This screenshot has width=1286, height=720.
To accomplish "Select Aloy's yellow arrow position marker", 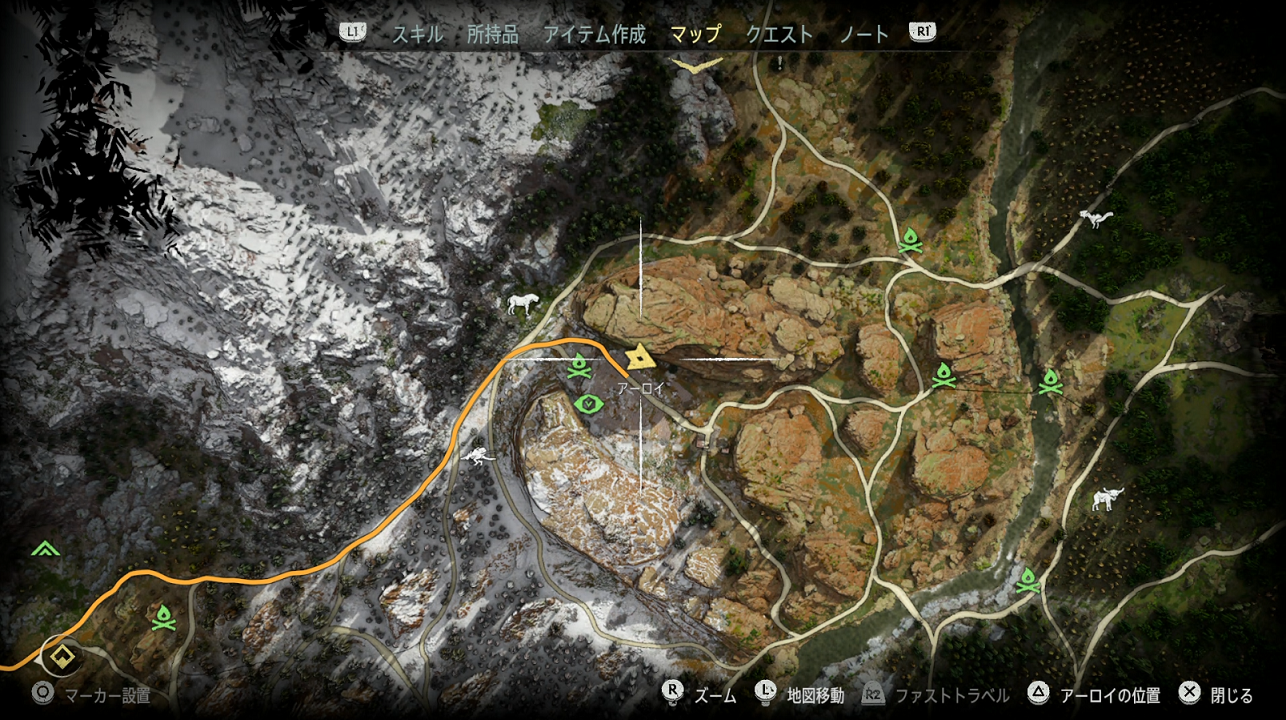I will pos(639,358).
